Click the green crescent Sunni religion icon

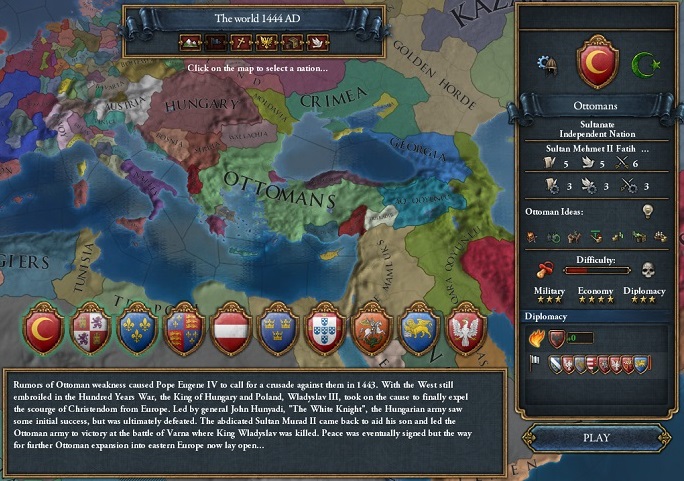coord(648,66)
